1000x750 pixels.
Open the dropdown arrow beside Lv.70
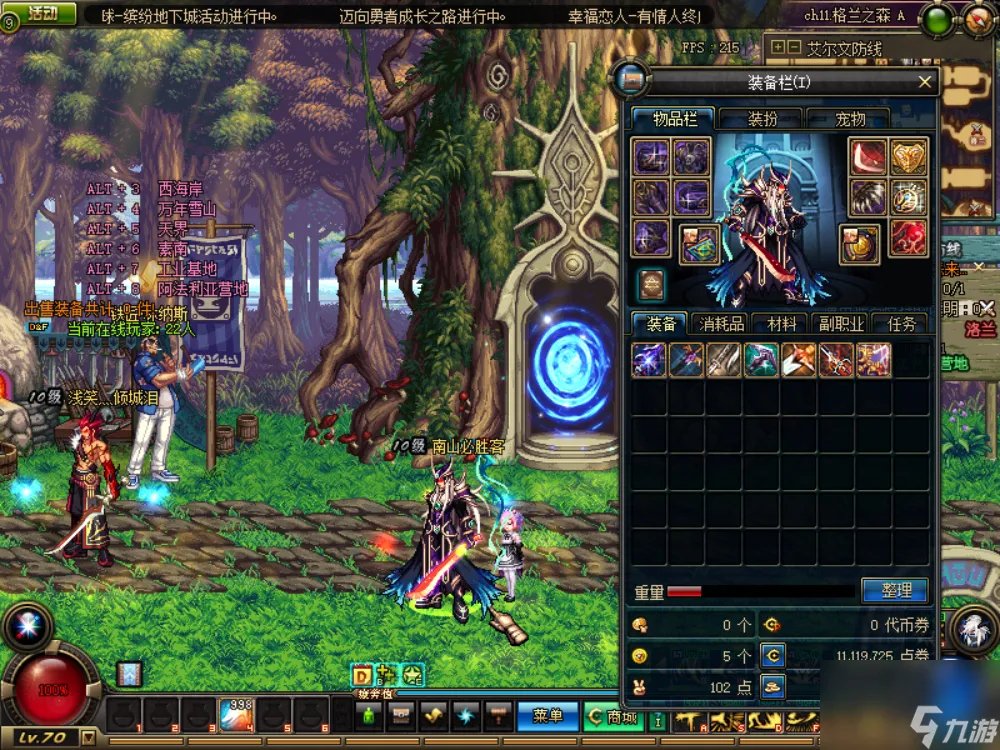click(88, 739)
